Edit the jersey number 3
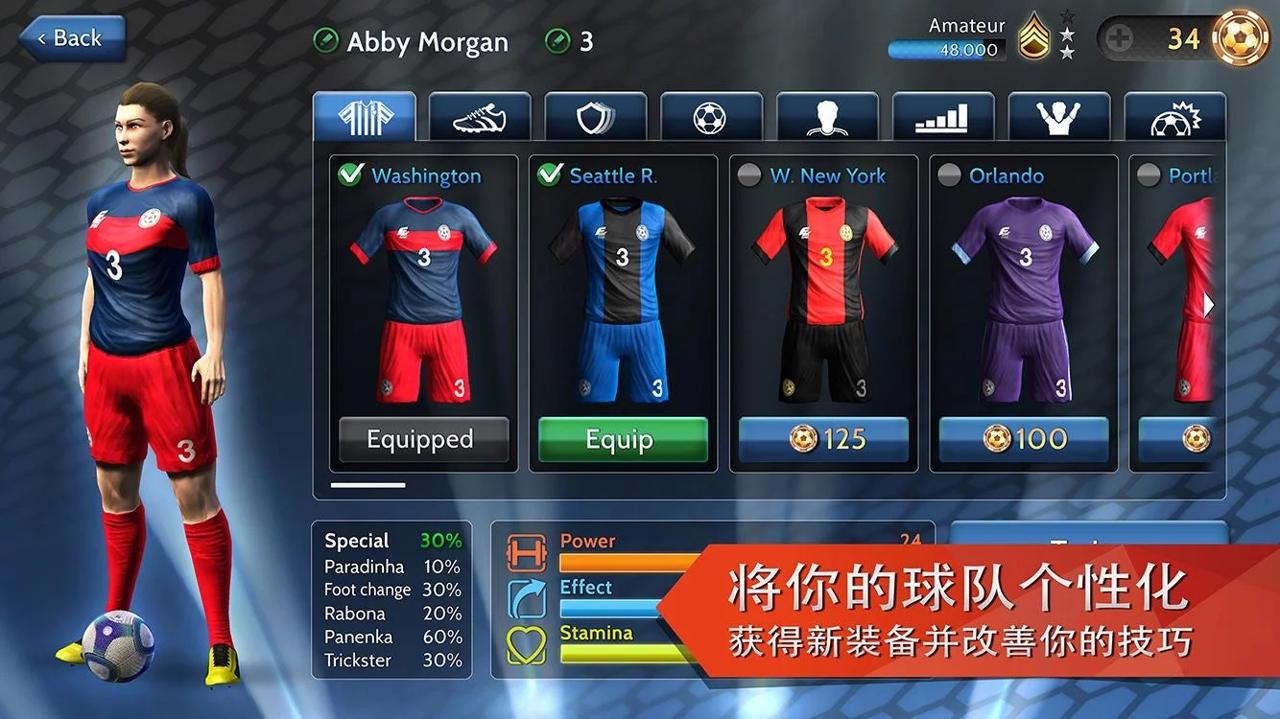Viewport: 1280px width, 719px height. click(557, 41)
